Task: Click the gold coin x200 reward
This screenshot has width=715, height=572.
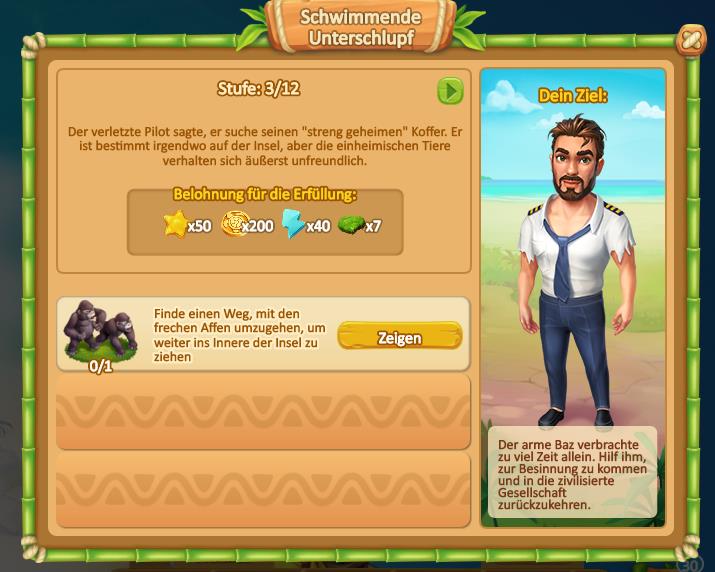Action: (234, 225)
